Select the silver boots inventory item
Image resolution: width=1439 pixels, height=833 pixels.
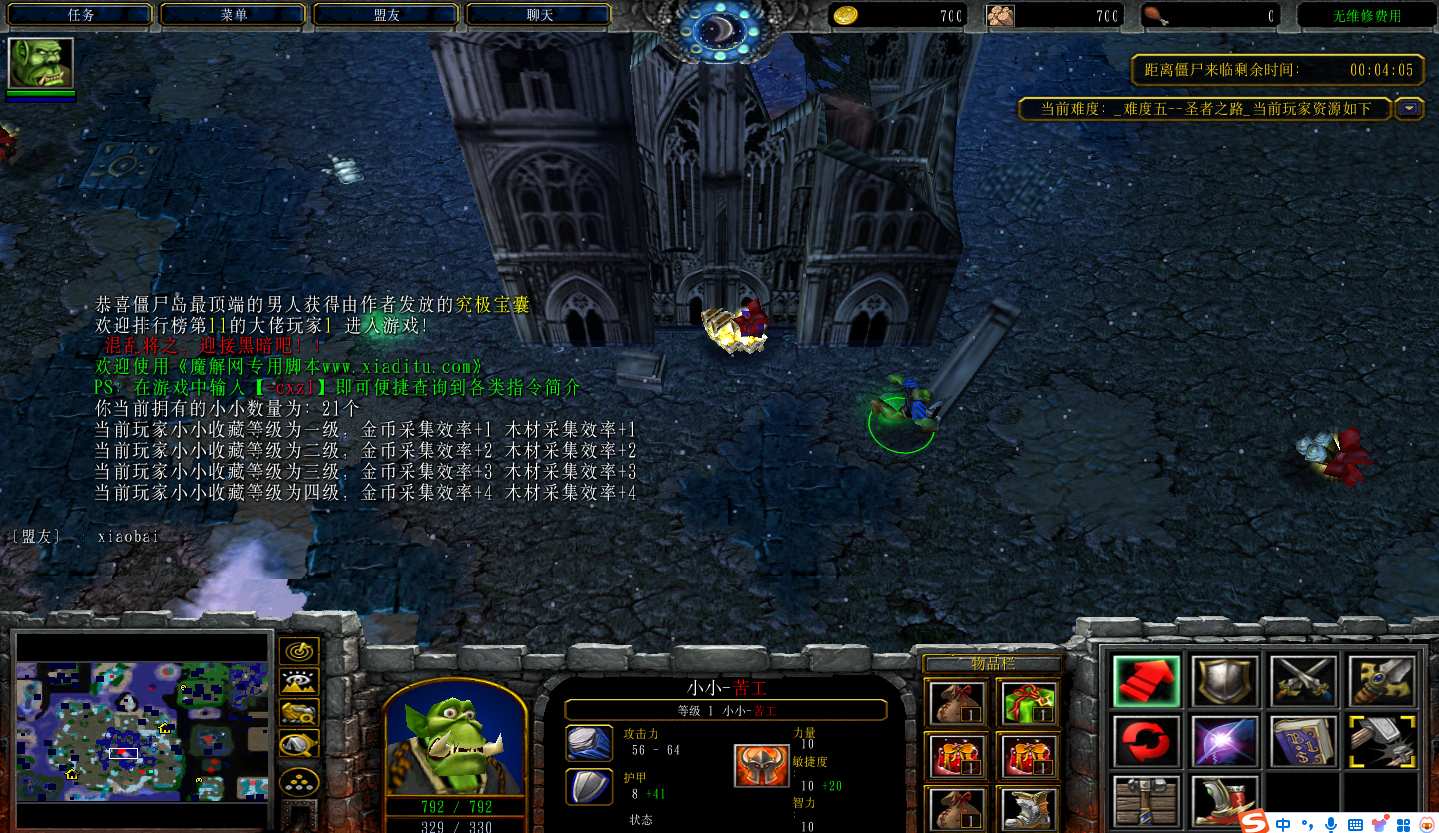(1029, 805)
